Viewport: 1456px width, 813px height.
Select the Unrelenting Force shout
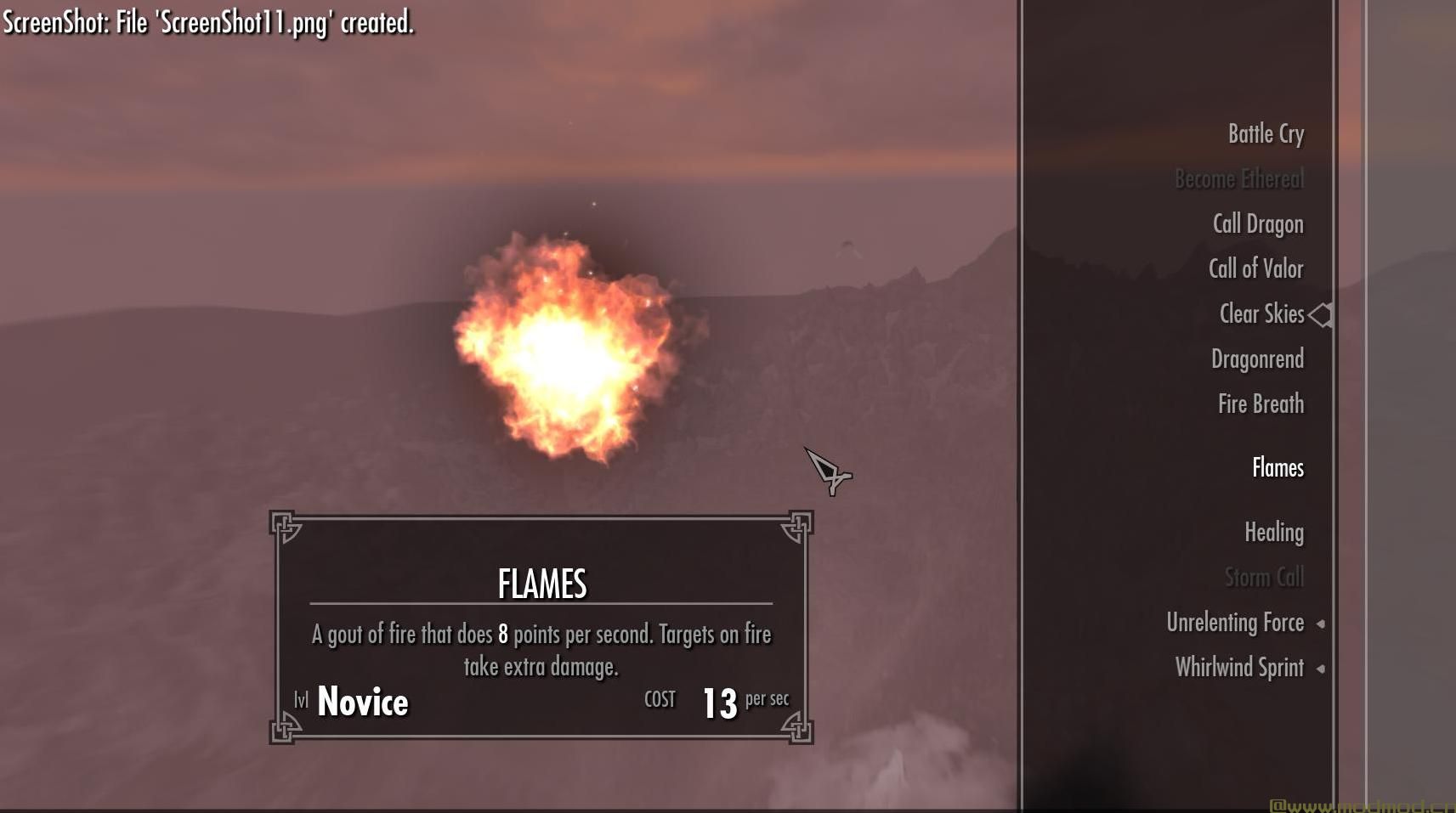click(1234, 623)
